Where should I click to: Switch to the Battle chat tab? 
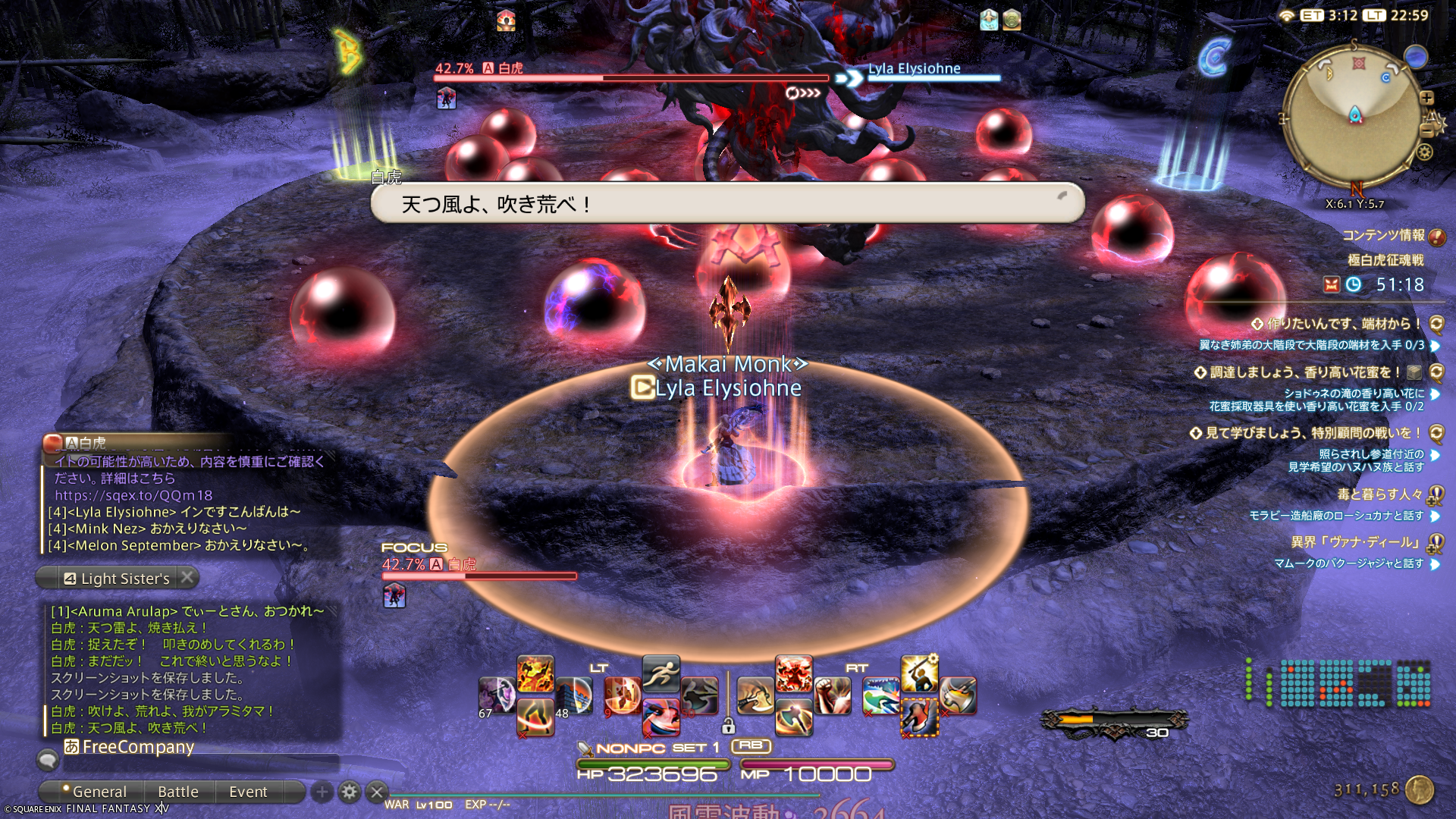click(x=177, y=792)
